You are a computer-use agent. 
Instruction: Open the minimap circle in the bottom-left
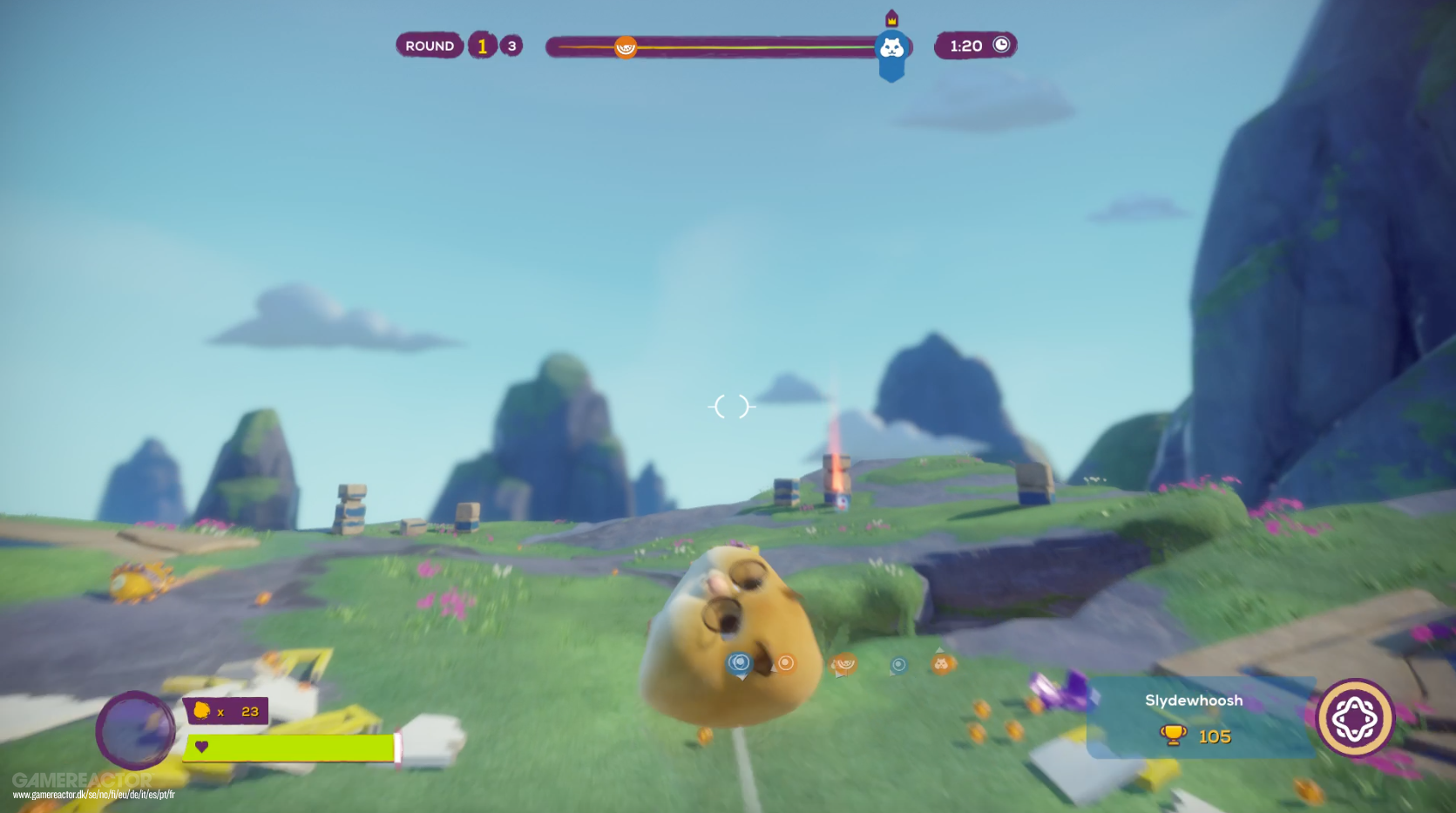coord(136,732)
